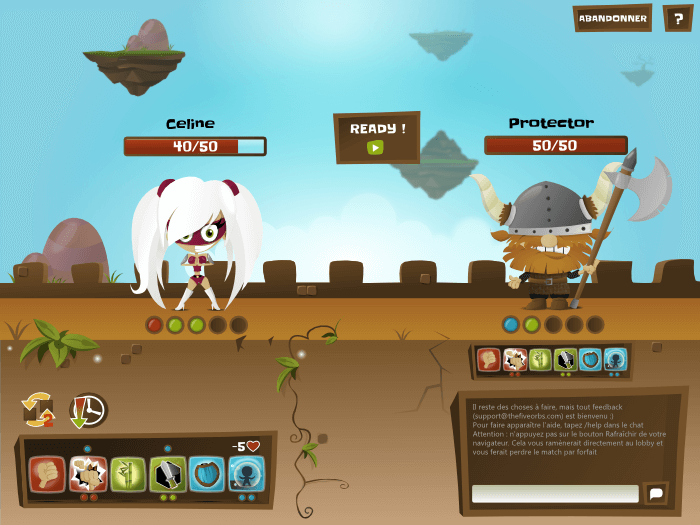Screen dimensions: 700x525
Task: Use the punch impact skill in your bar
Action: pos(88,472)
